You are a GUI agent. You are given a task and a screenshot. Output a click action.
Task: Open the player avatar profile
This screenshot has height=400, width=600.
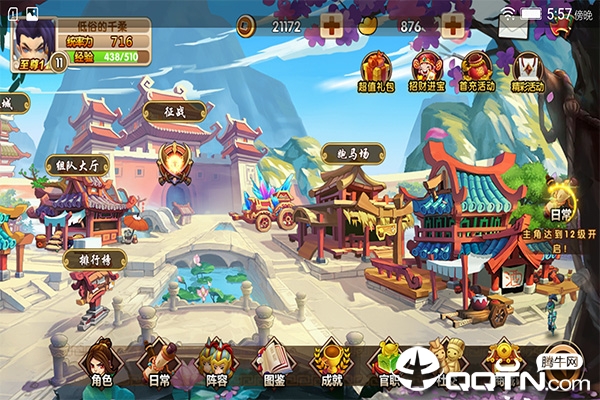pos(33,38)
